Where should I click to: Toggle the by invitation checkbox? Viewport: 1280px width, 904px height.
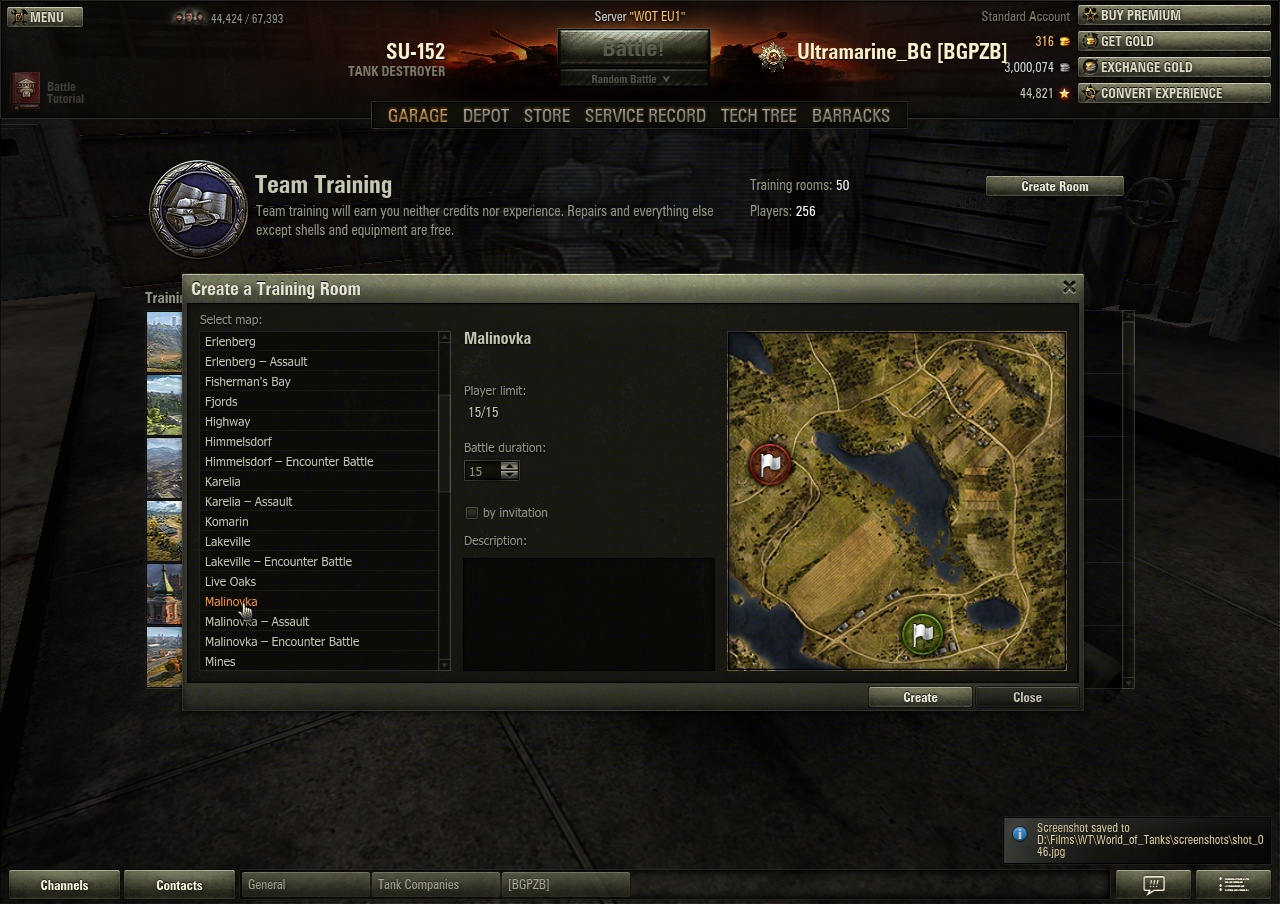pos(472,513)
